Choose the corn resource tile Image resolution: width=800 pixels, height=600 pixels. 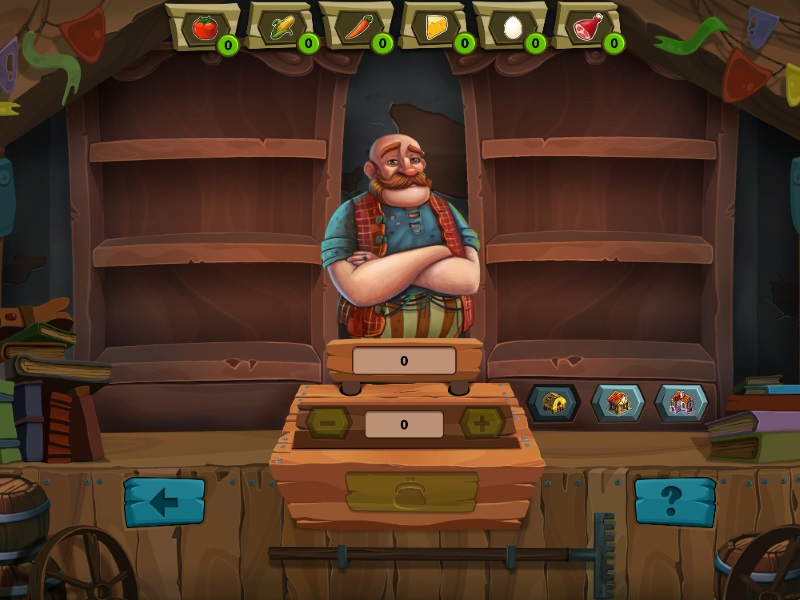(281, 26)
